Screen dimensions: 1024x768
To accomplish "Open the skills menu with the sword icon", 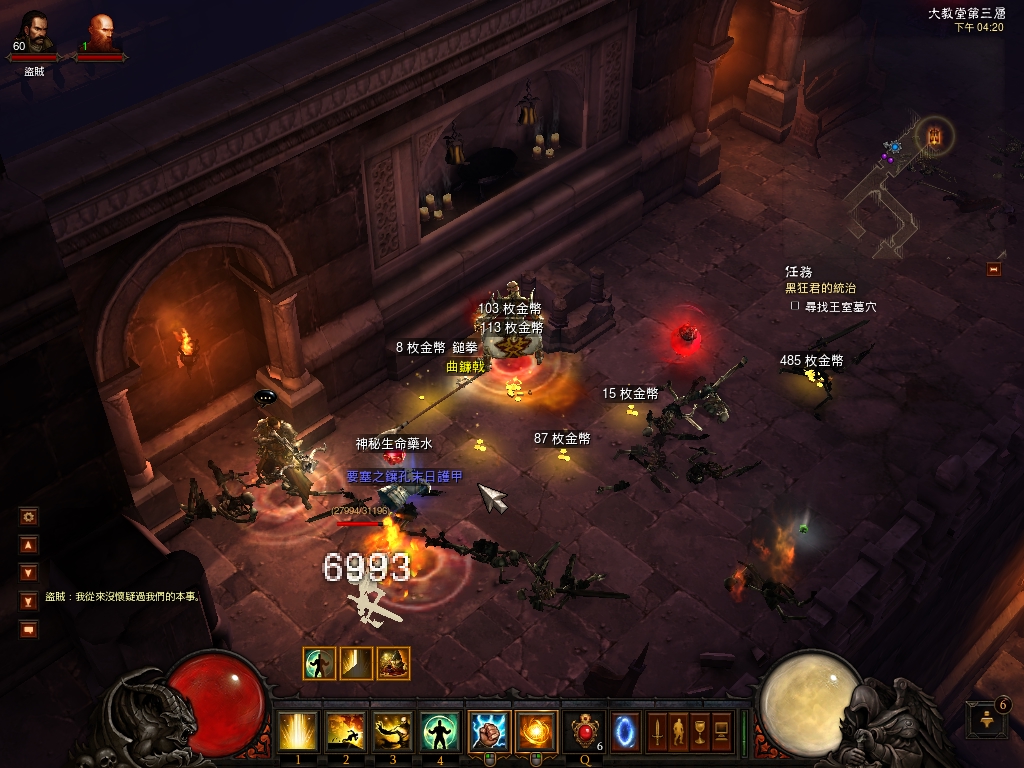I will tap(657, 731).
